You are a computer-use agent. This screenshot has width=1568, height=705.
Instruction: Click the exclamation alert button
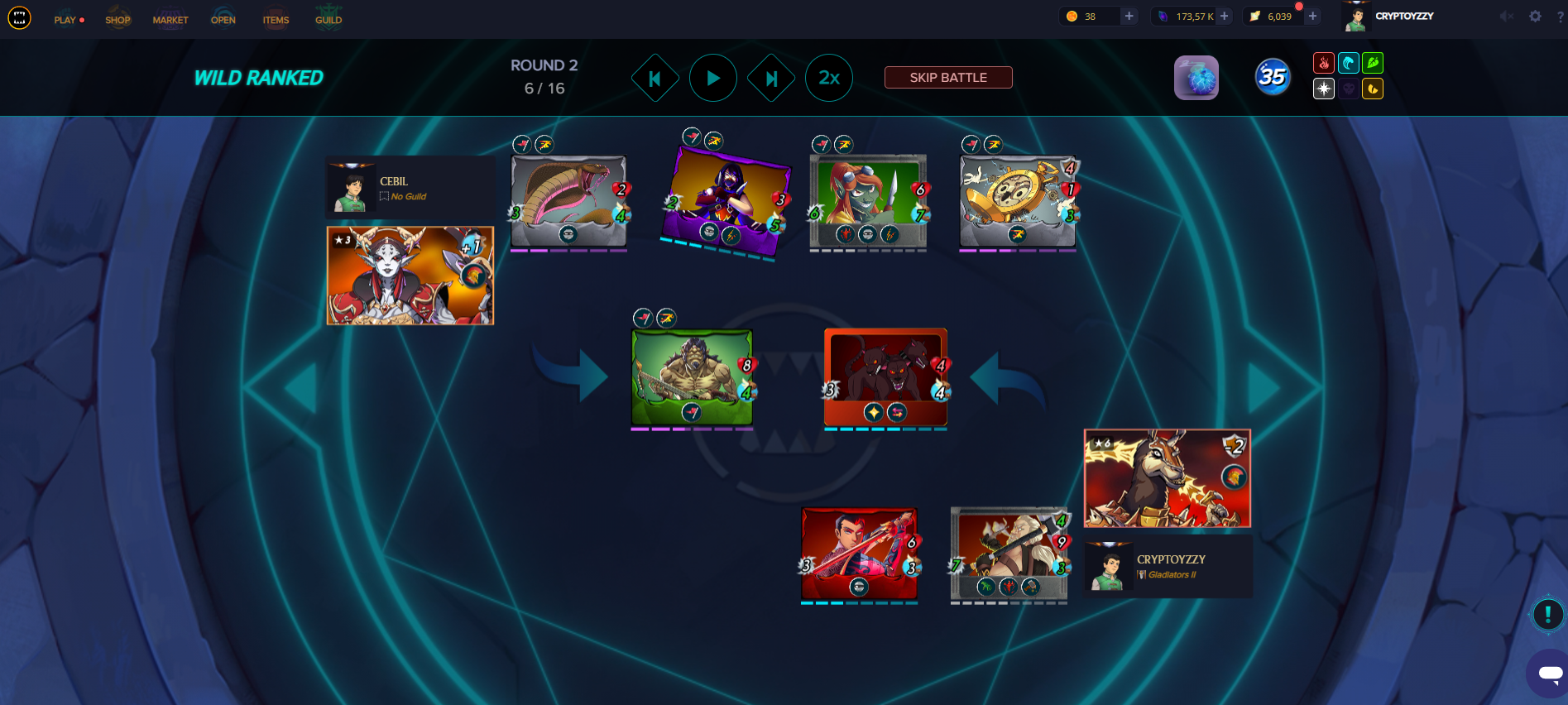coord(1547,615)
